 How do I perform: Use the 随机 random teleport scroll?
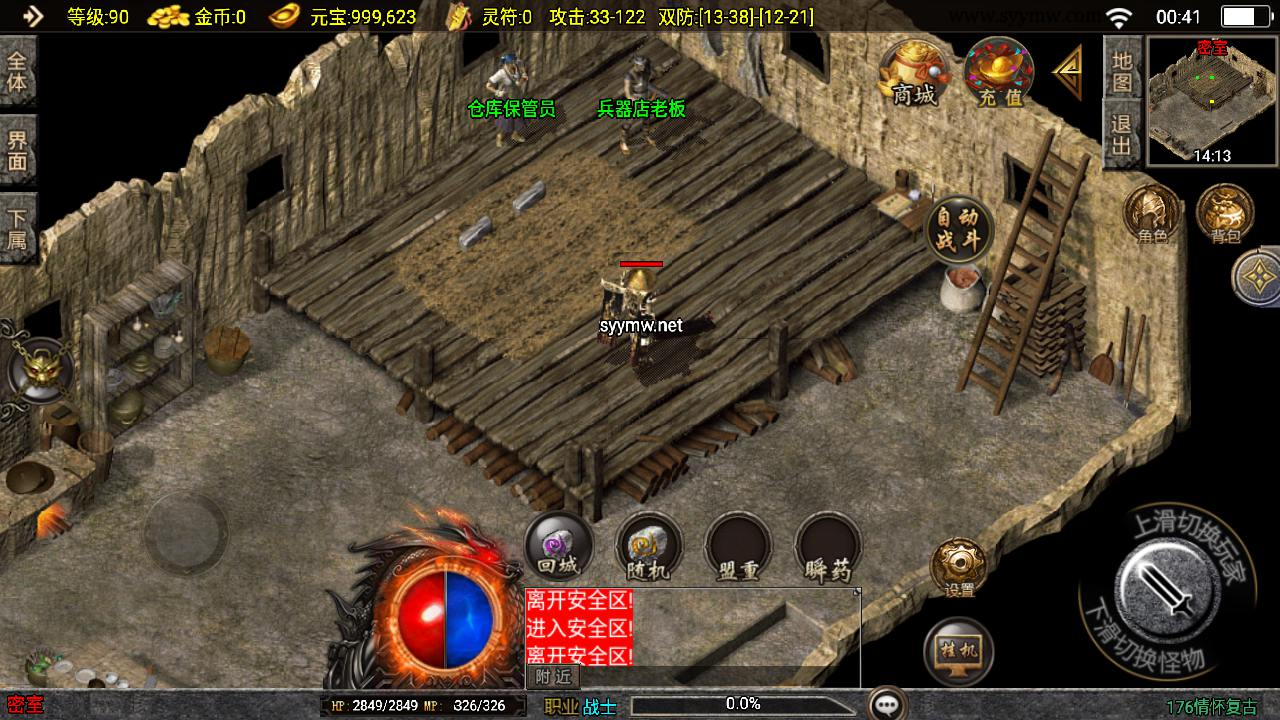pos(648,547)
